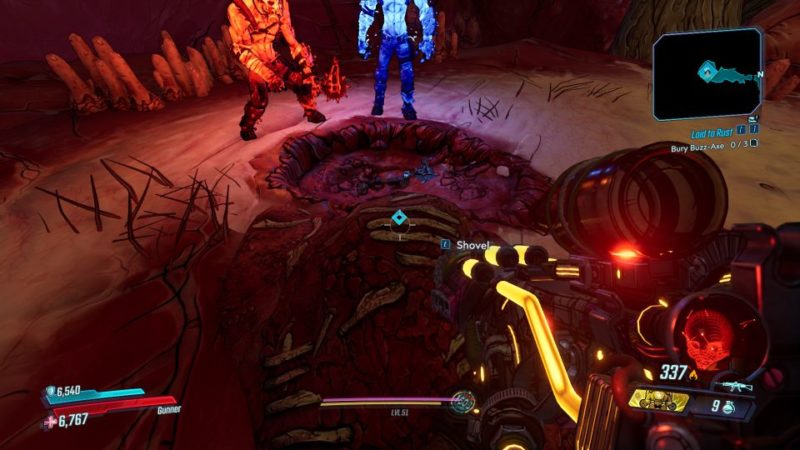Select the rifle weapon icon near the ammo
800x450 pixels.
(x=733, y=385)
